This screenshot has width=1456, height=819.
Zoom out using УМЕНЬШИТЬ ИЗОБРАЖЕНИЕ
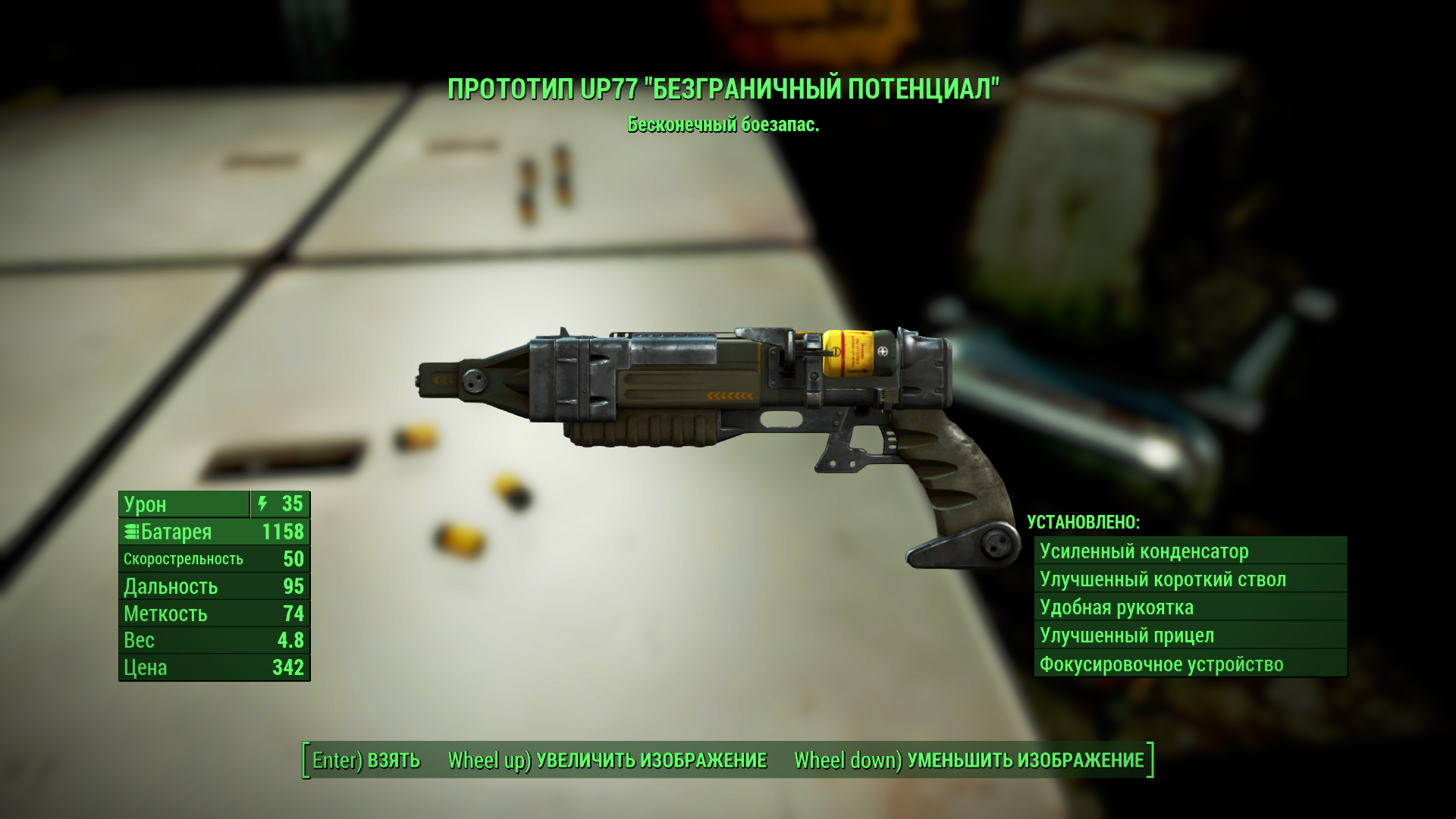point(968,760)
